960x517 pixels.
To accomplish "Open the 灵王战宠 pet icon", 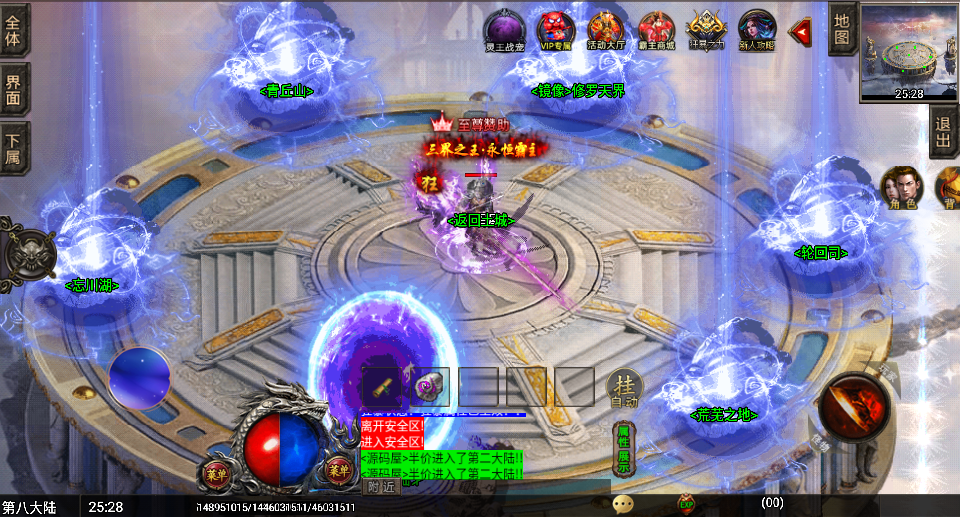I will pos(504,29).
